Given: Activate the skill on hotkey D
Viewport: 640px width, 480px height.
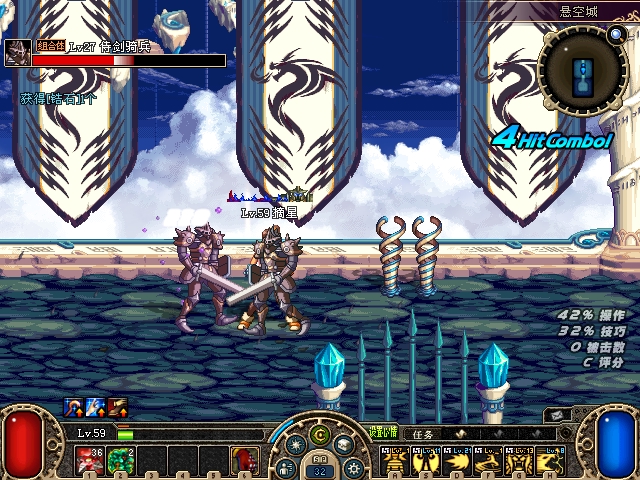Looking at the screenshot, I should [x=457, y=460].
